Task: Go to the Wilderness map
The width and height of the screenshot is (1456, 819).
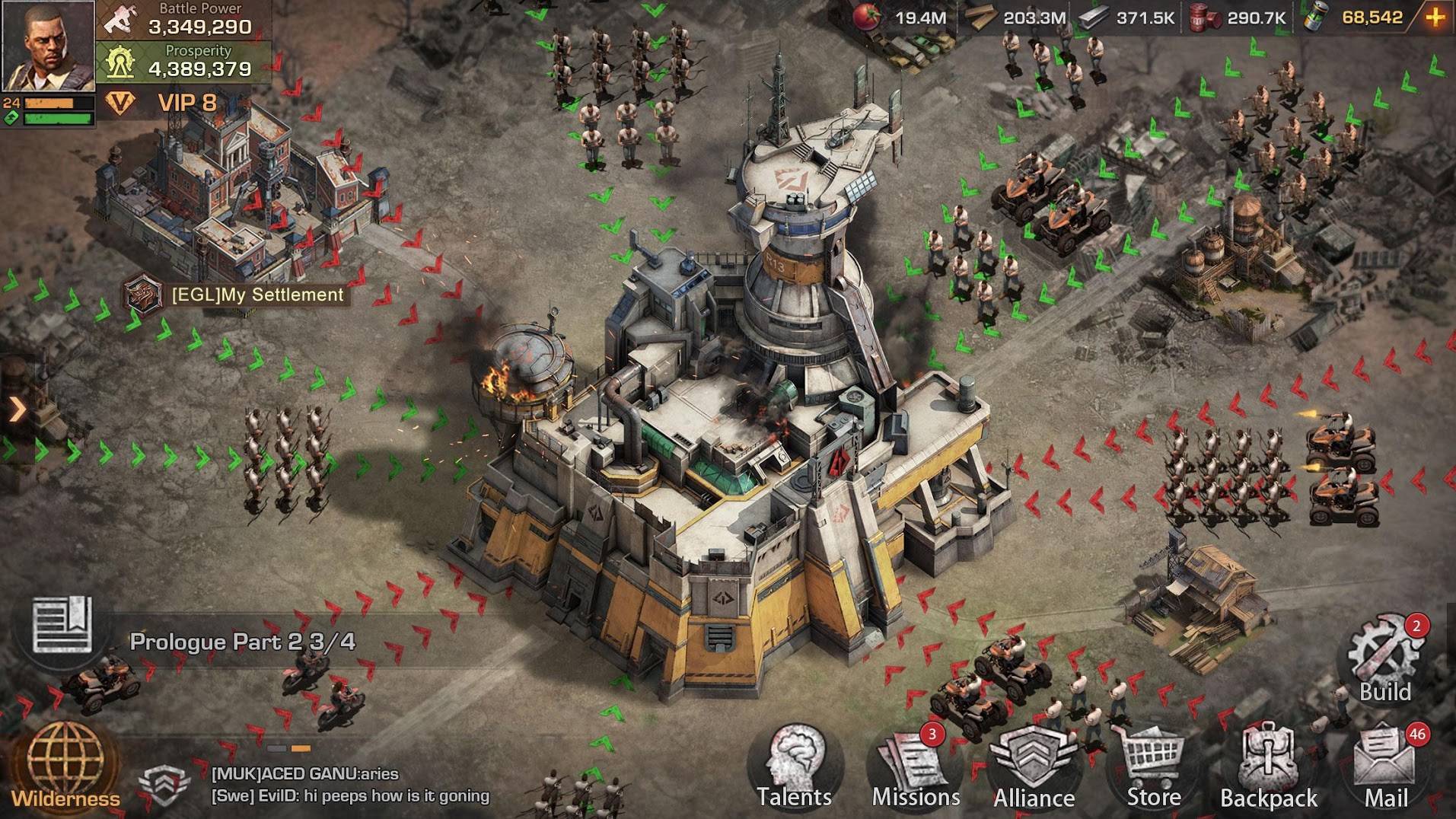Action: click(65, 766)
